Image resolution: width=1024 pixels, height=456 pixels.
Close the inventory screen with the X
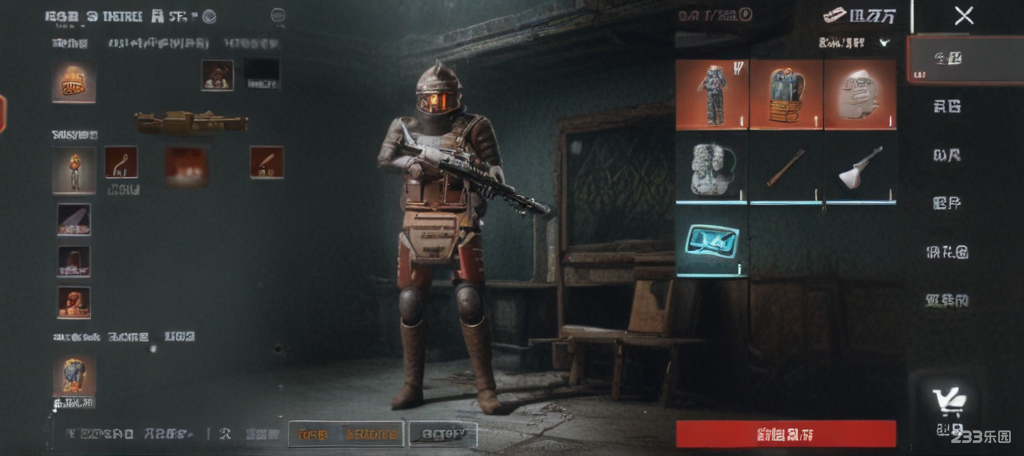point(963,16)
